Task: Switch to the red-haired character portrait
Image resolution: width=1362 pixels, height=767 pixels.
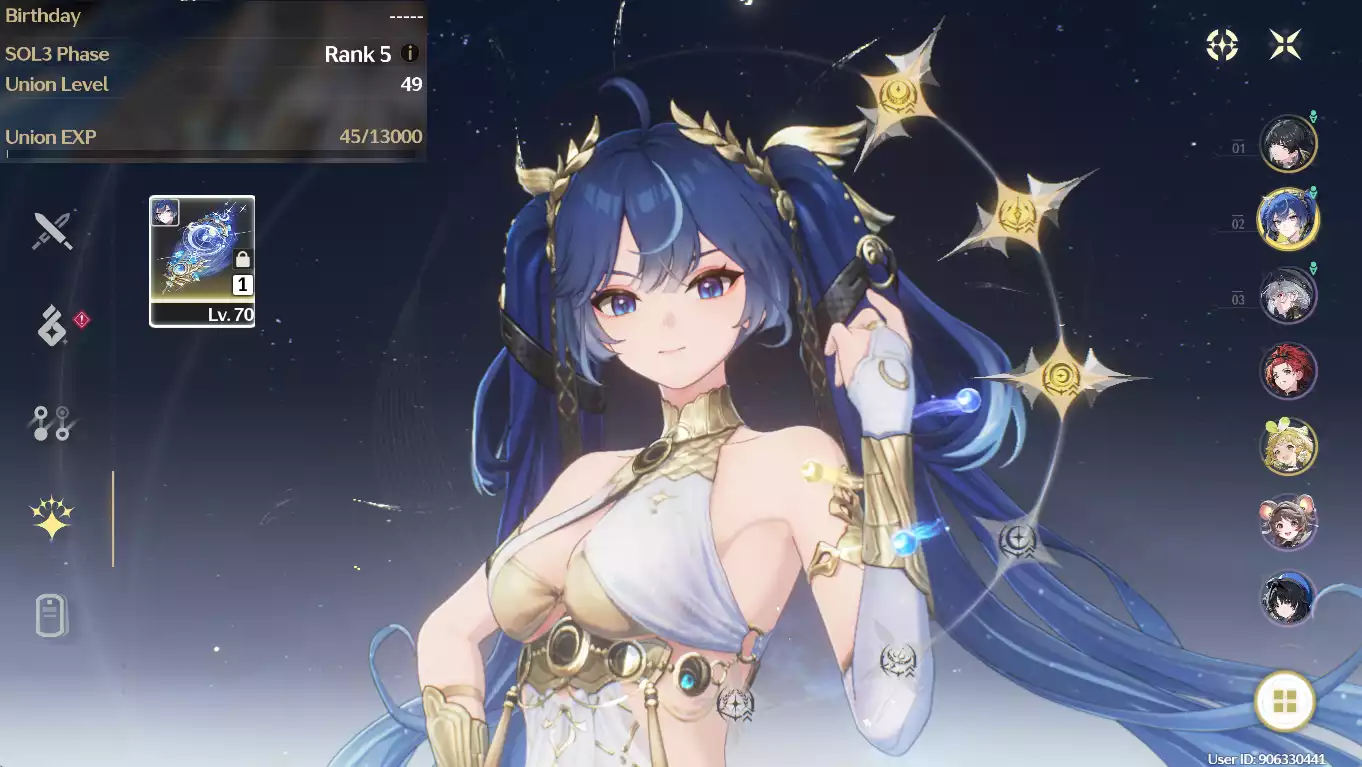Action: pyautogui.click(x=1288, y=371)
